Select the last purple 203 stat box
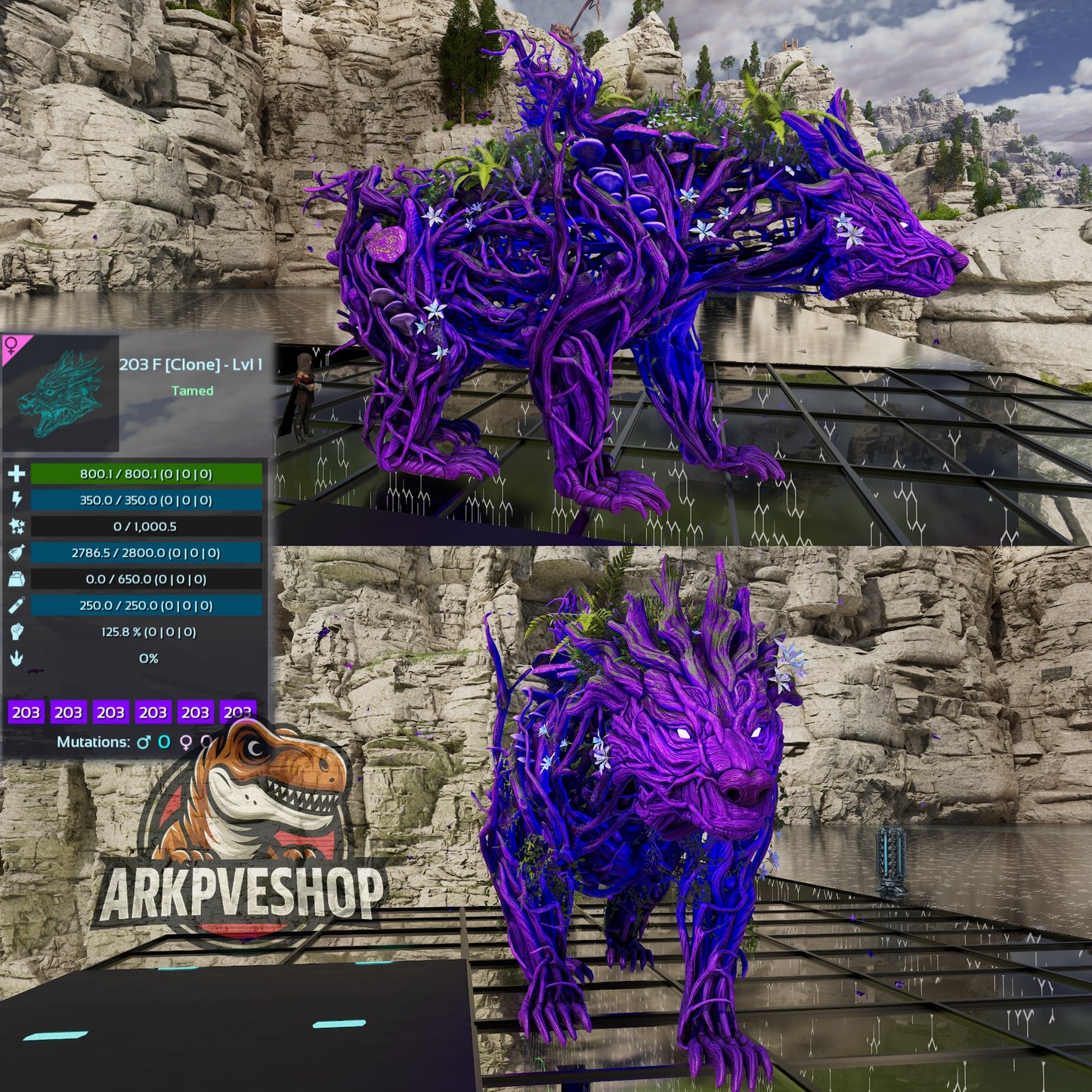The width and height of the screenshot is (1092, 1092). (237, 712)
